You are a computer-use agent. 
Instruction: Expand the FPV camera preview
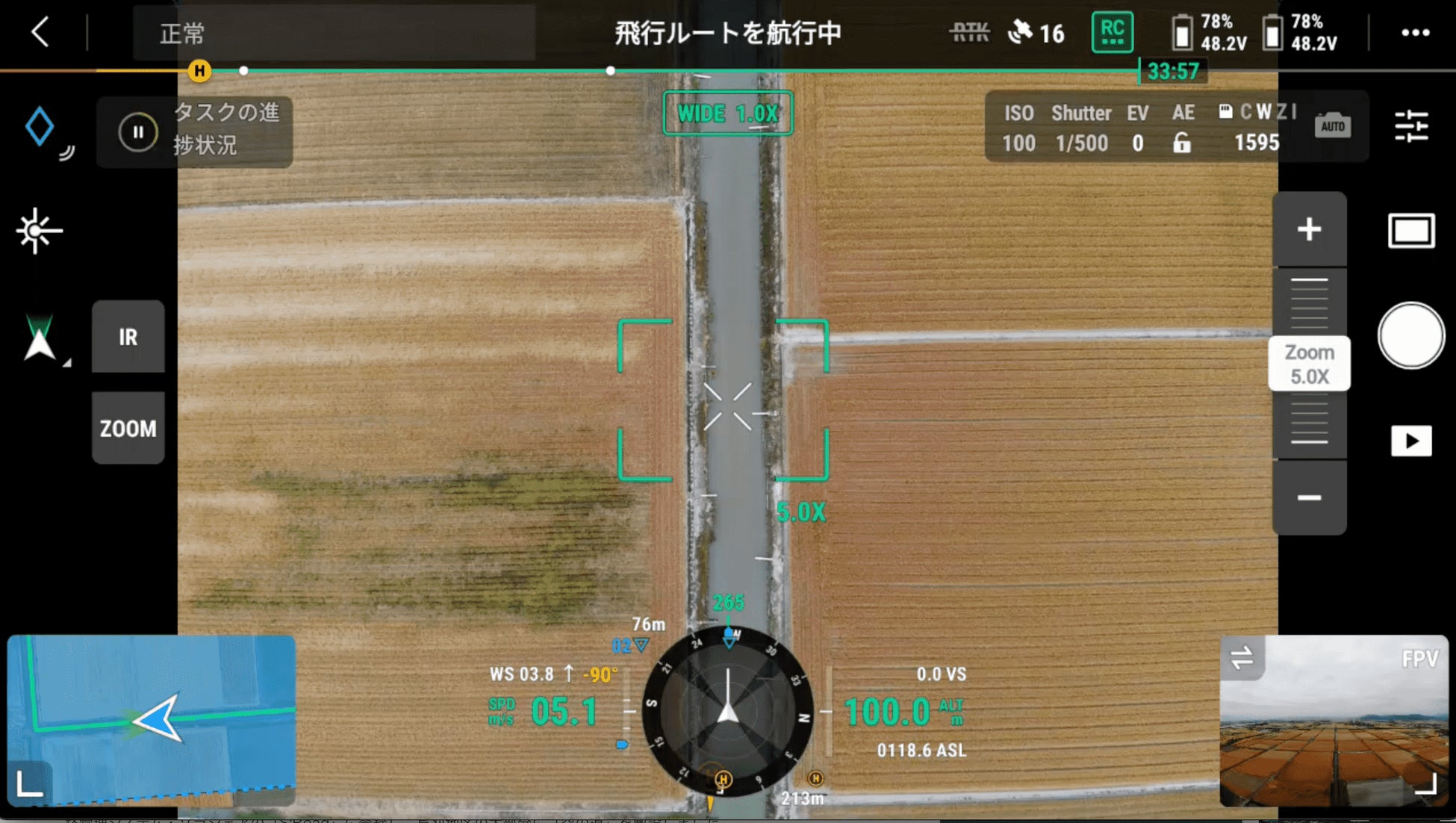click(1425, 784)
